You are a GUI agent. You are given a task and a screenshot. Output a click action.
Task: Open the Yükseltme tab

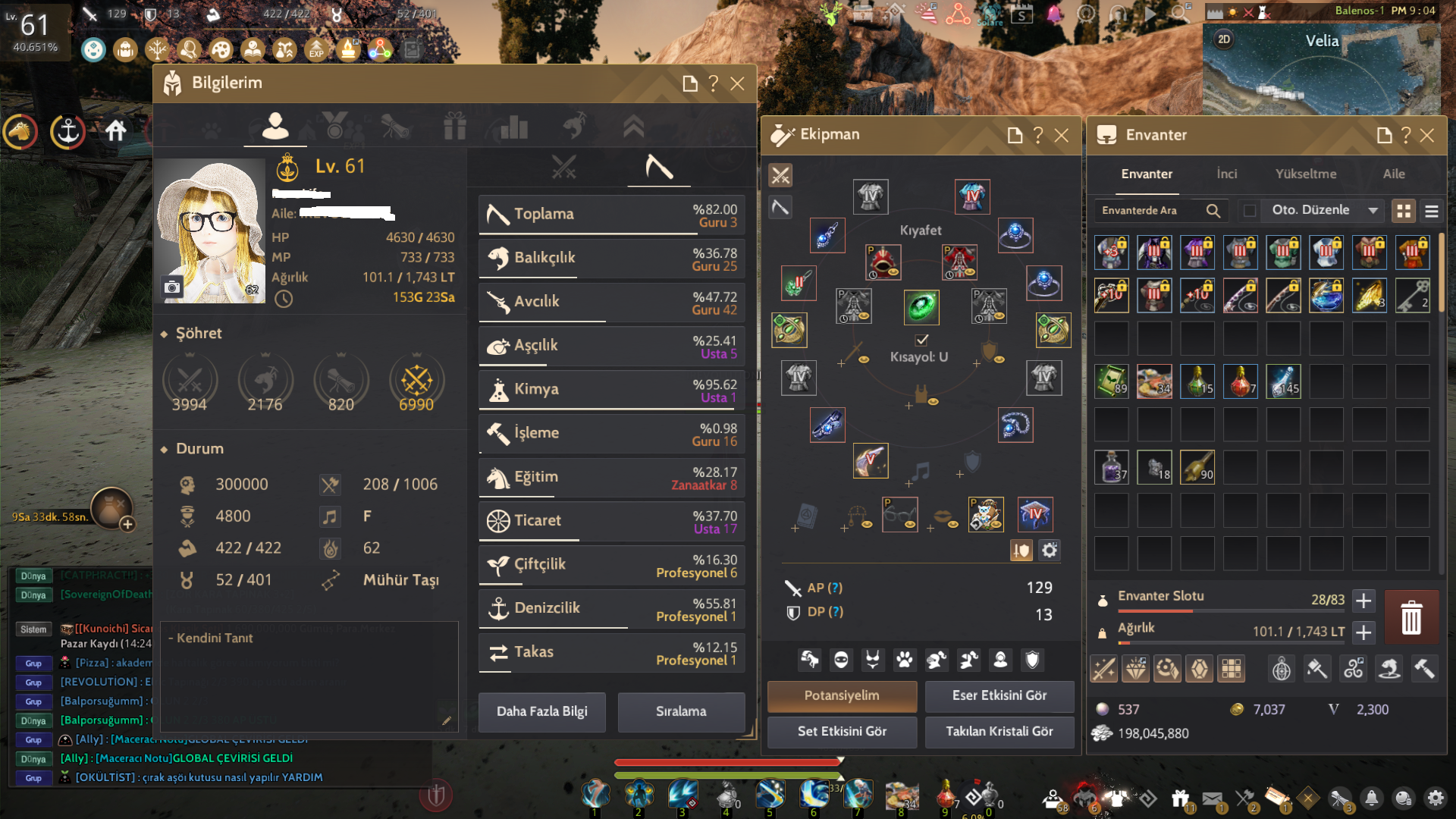tap(1305, 174)
